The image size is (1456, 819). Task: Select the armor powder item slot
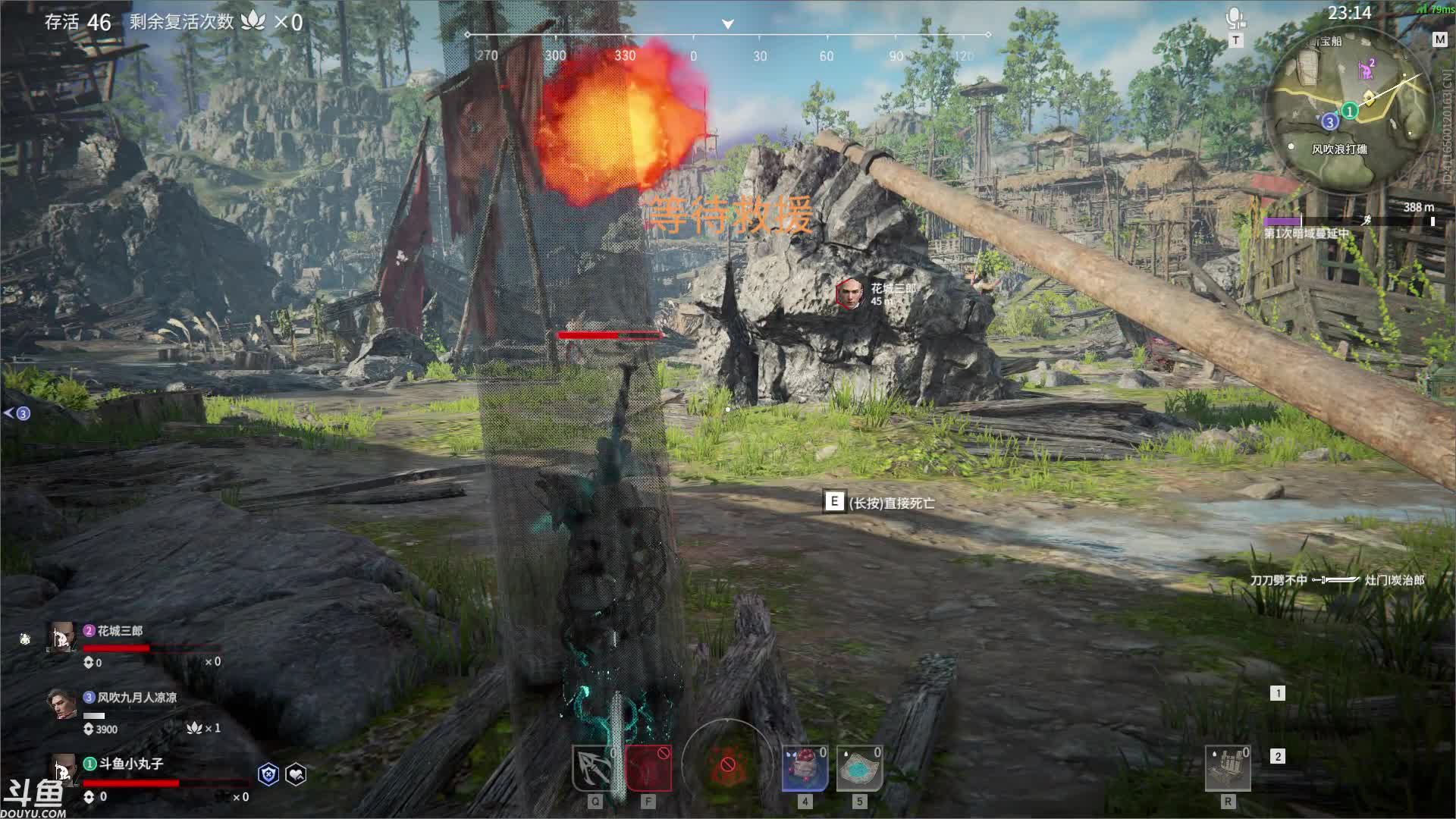pyautogui.click(x=859, y=767)
